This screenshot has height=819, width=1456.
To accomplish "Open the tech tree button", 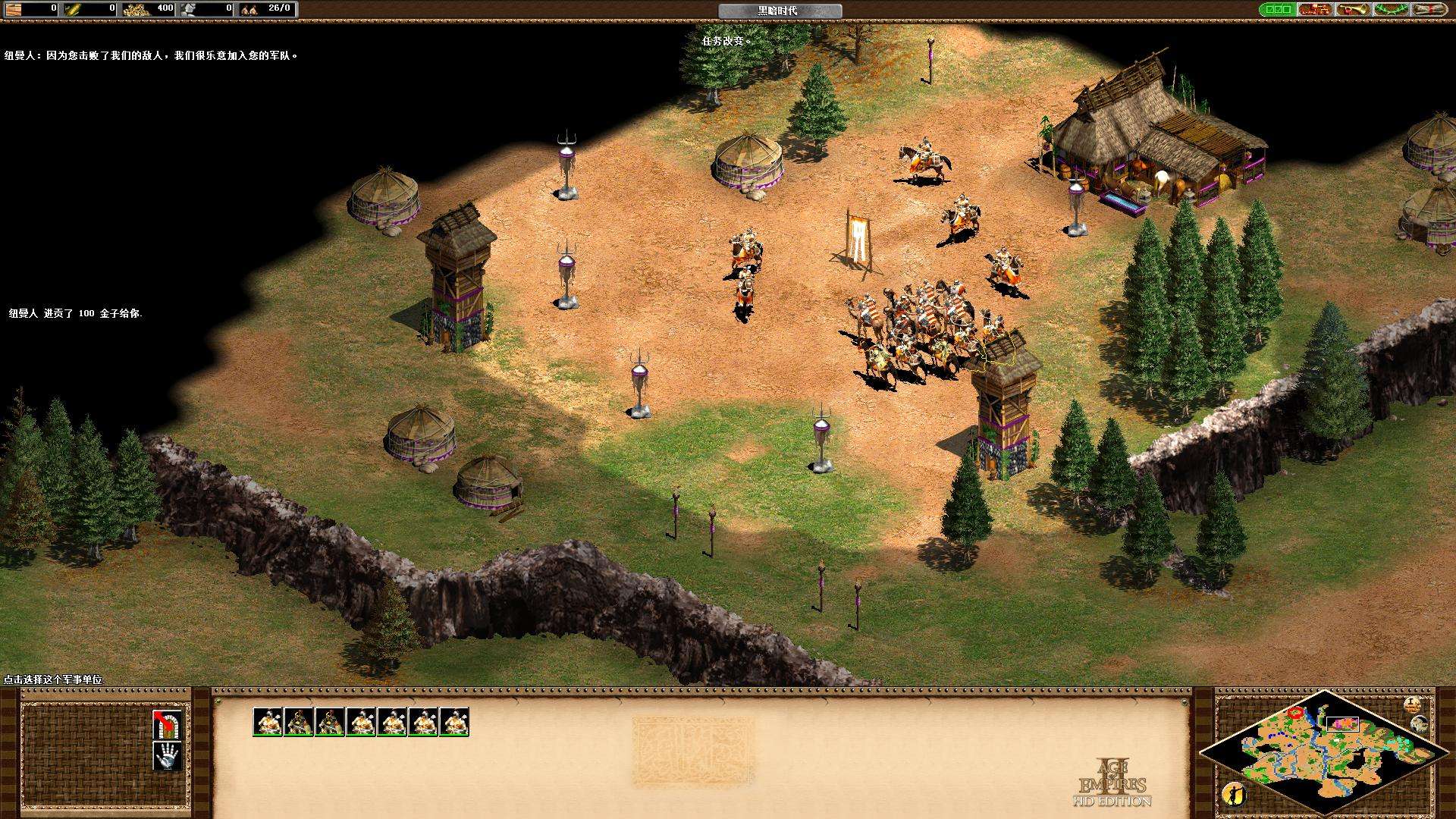I will click(1315, 10).
